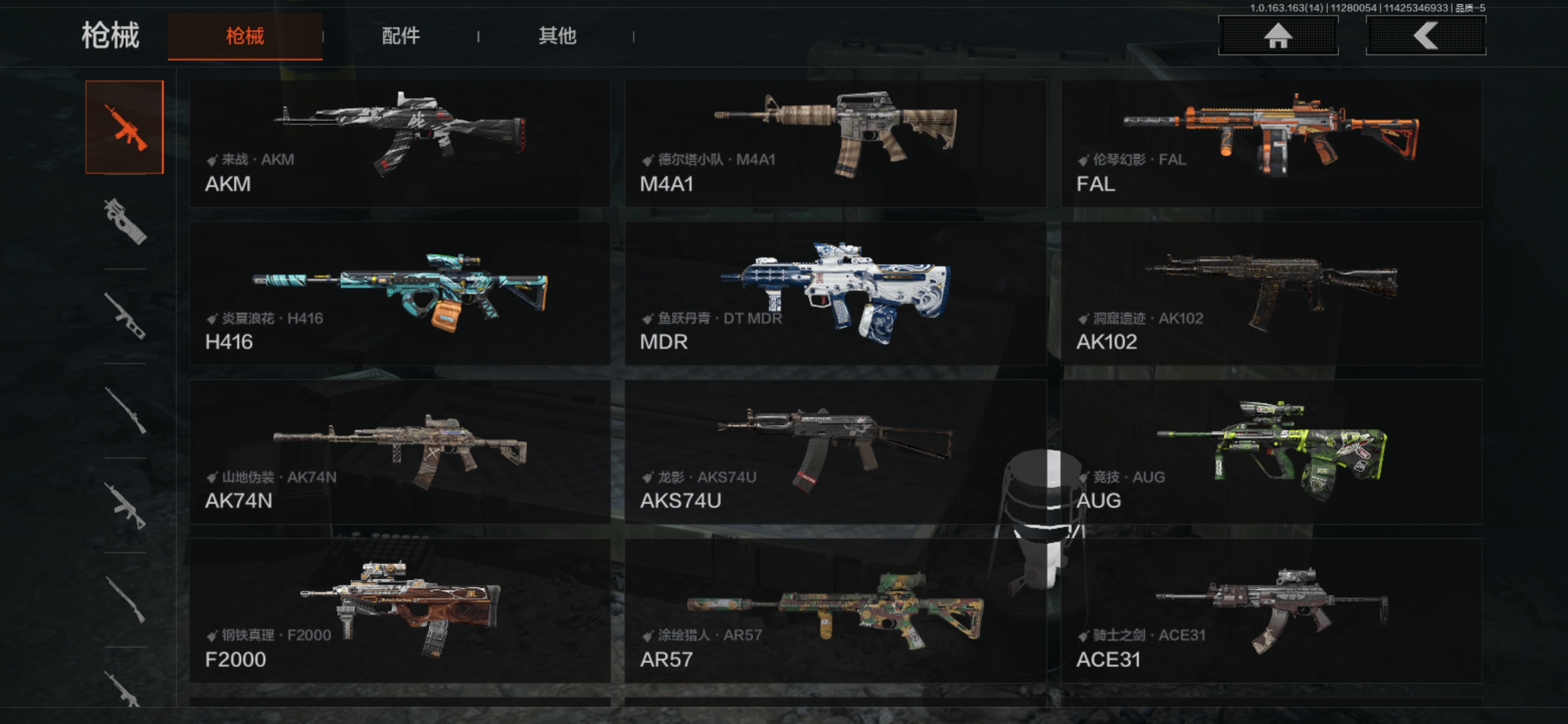Screen dimensions: 1568x724
Task: Select the M4A1 weapon card
Action: 835,143
